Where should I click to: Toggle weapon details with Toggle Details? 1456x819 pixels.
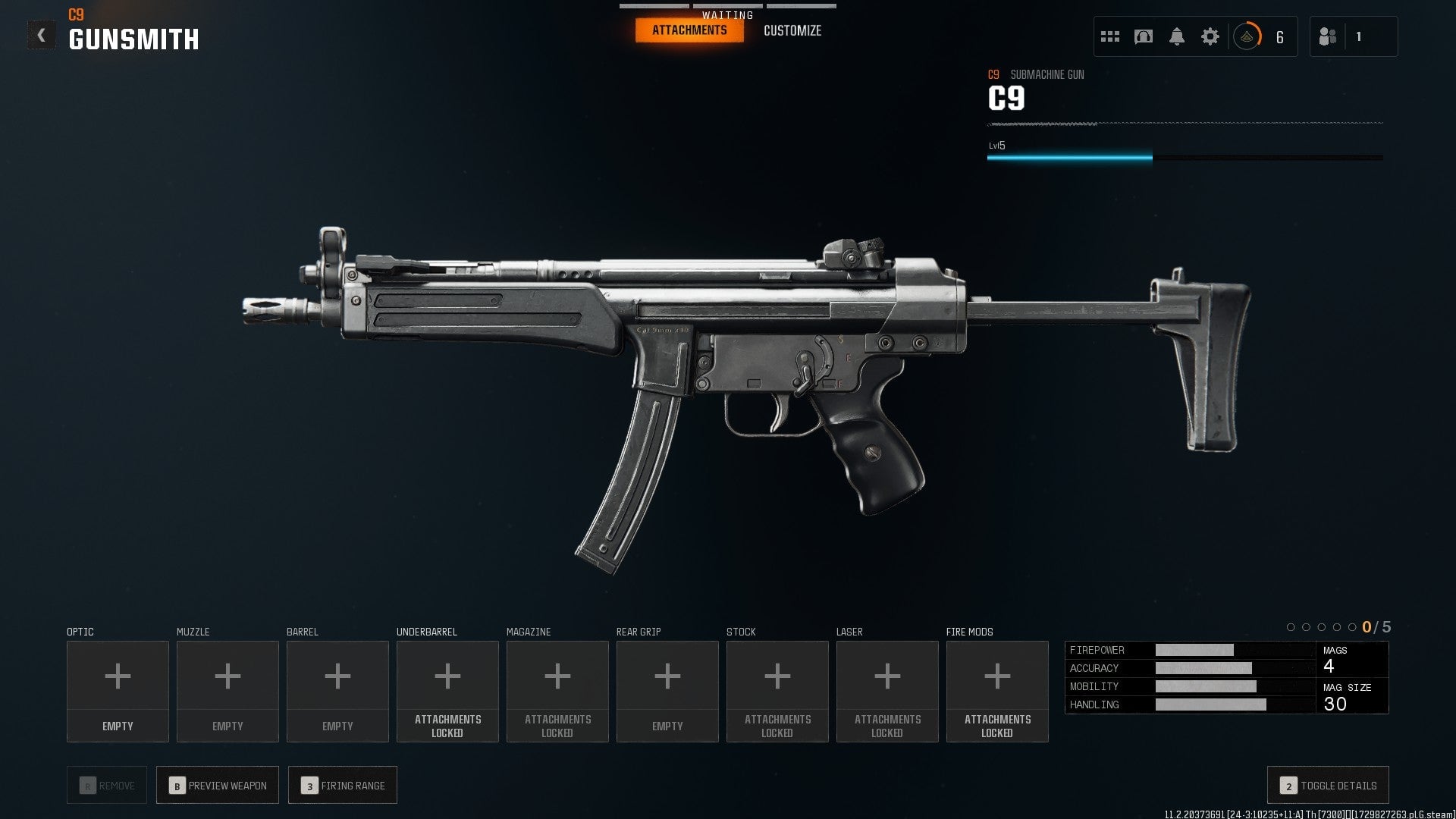1327,786
